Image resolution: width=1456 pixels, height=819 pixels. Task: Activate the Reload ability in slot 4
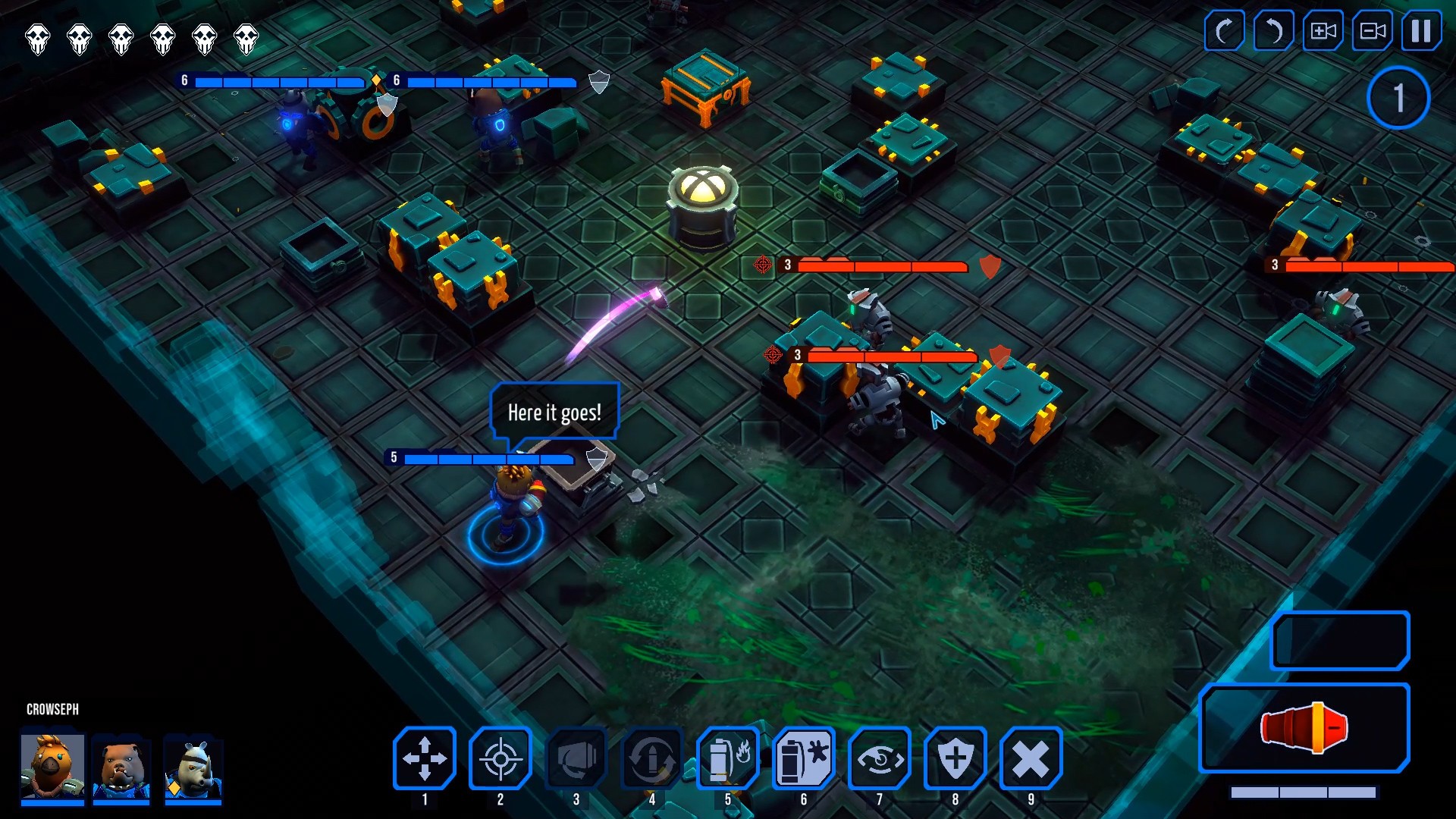pos(652,758)
